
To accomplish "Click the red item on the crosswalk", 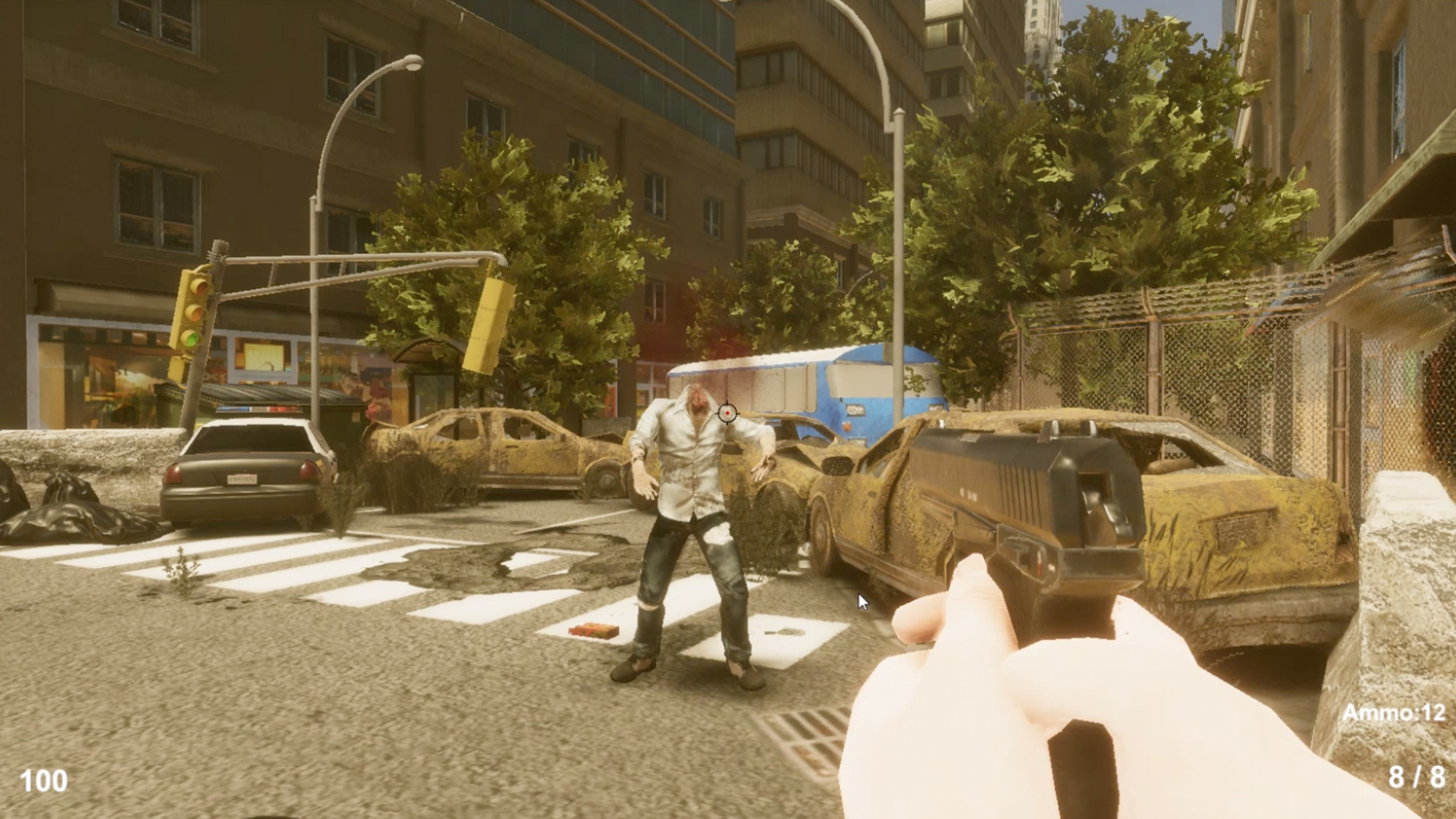I will point(595,628).
